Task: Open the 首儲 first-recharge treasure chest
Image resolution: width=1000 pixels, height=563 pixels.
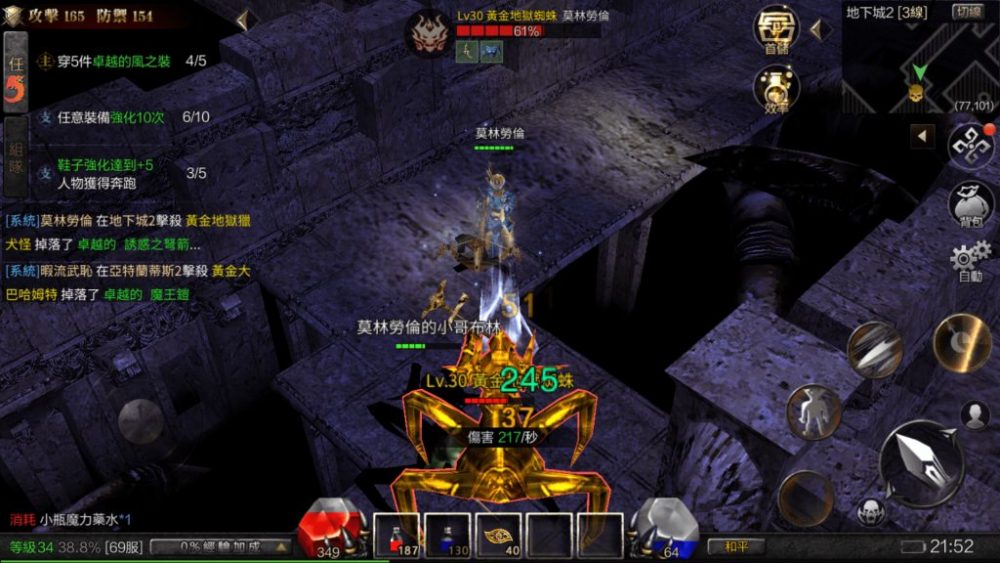Action: tap(776, 30)
